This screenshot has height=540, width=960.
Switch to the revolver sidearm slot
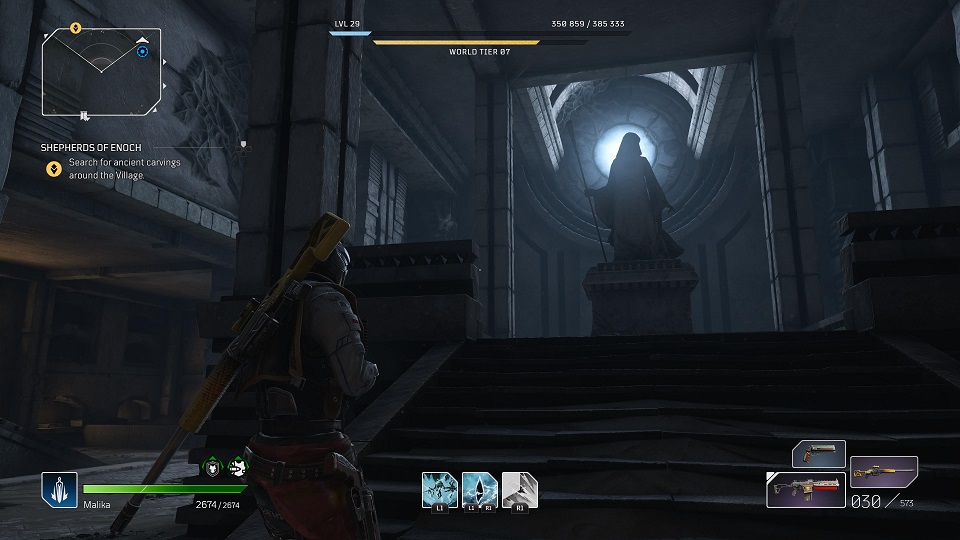tap(819, 454)
